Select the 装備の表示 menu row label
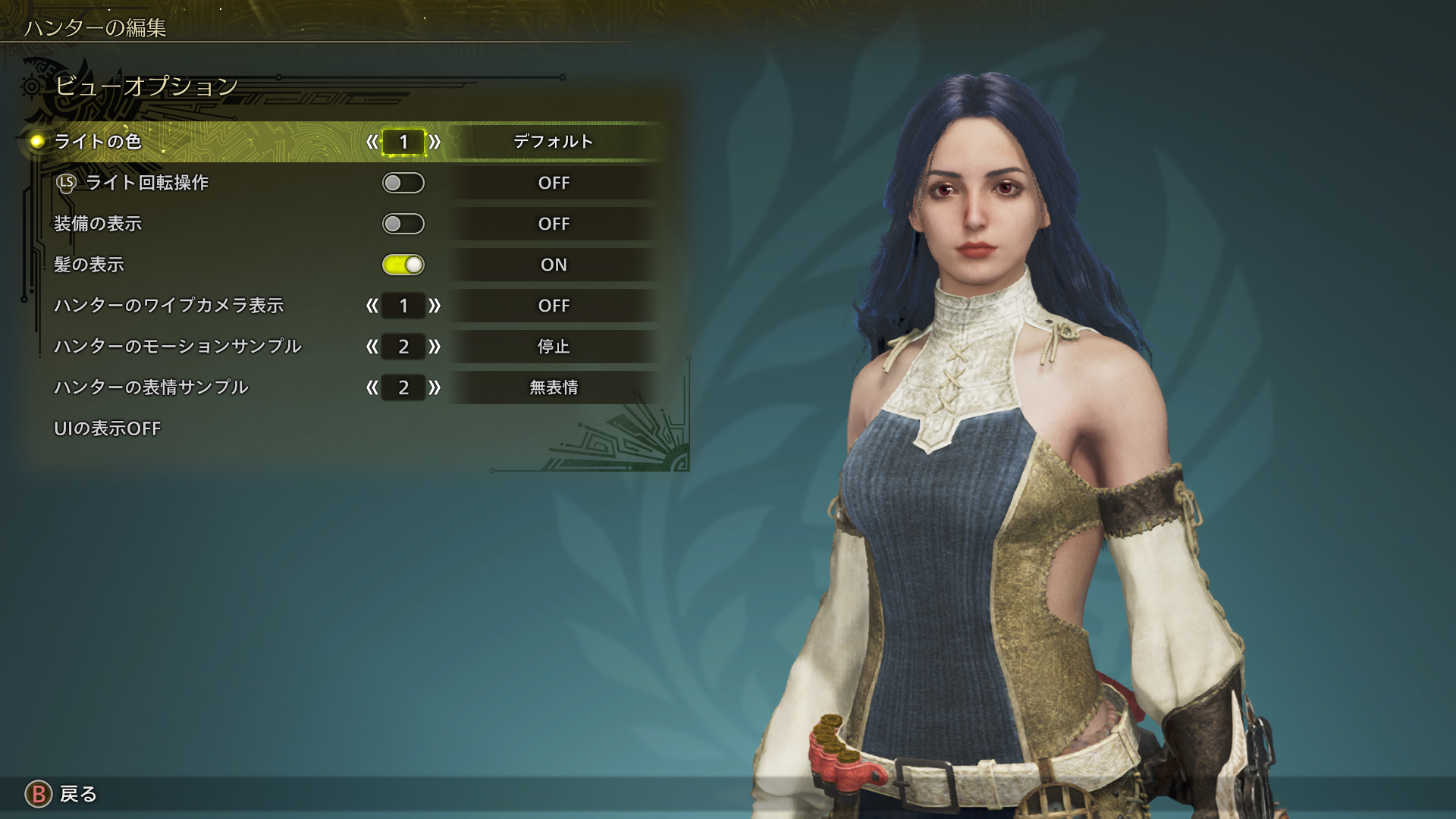This screenshot has height=819, width=1456. pos(98,224)
